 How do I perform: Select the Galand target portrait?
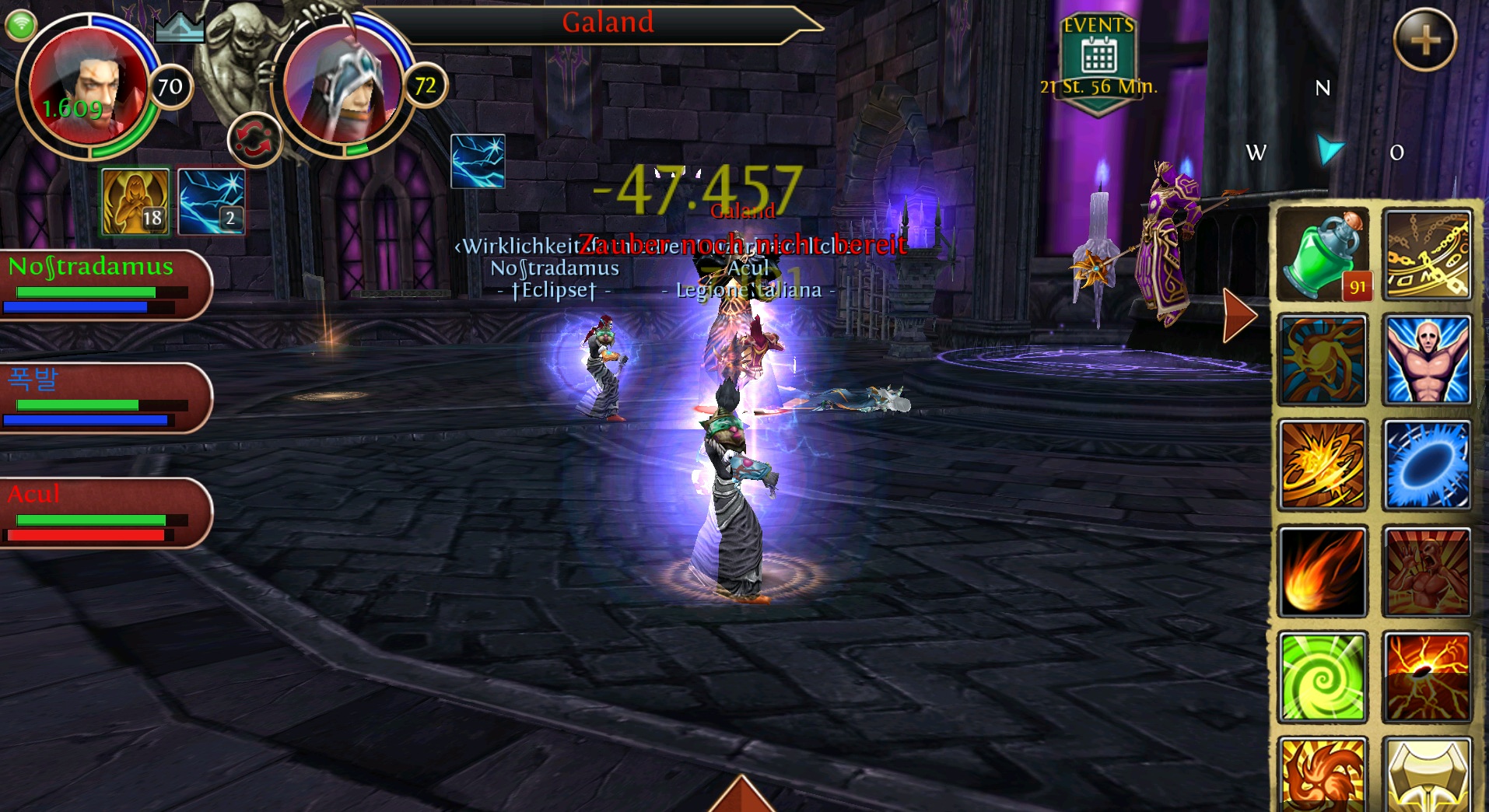pyautogui.click(x=342, y=87)
